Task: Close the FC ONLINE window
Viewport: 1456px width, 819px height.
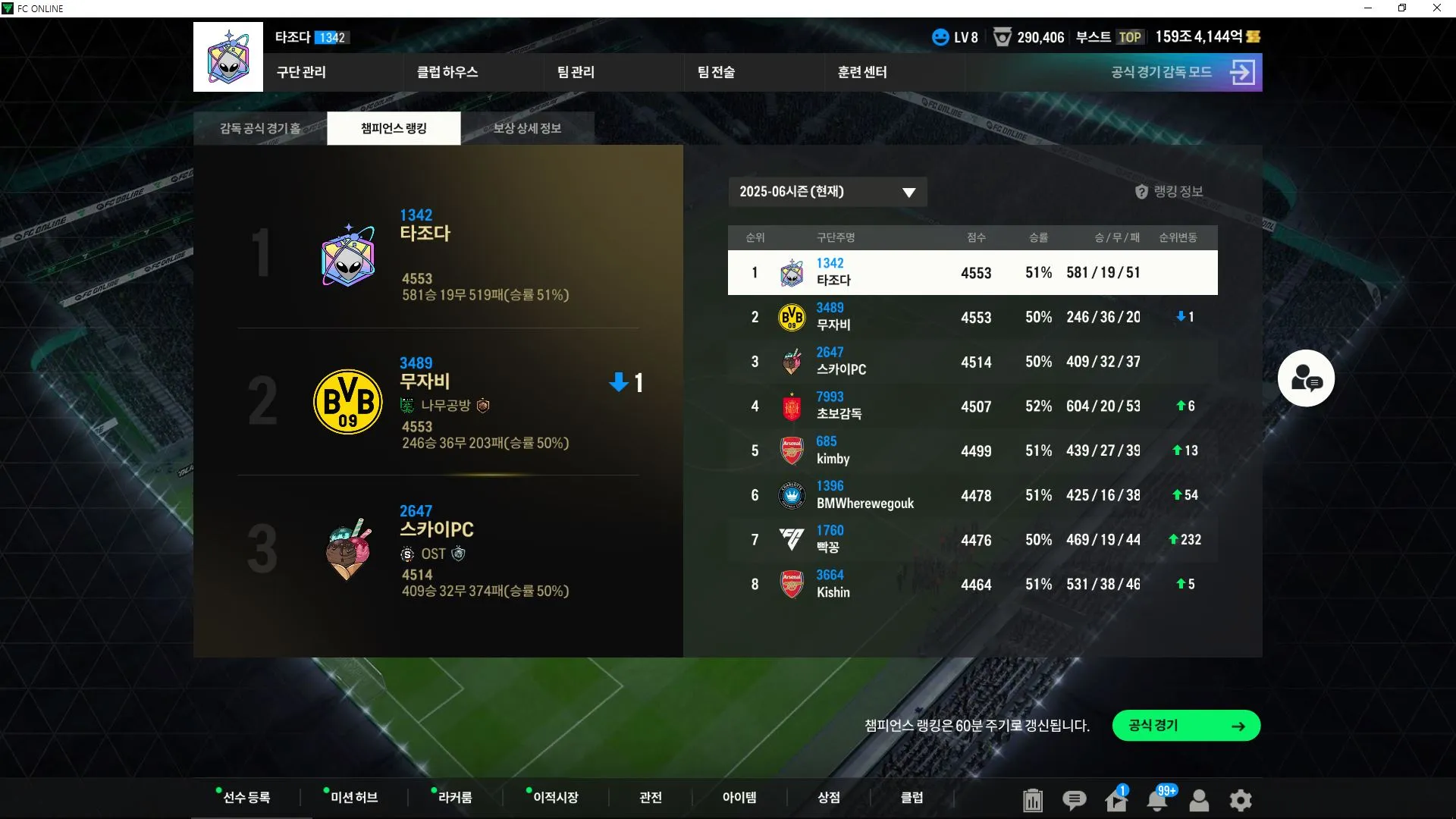Action: pos(1436,8)
